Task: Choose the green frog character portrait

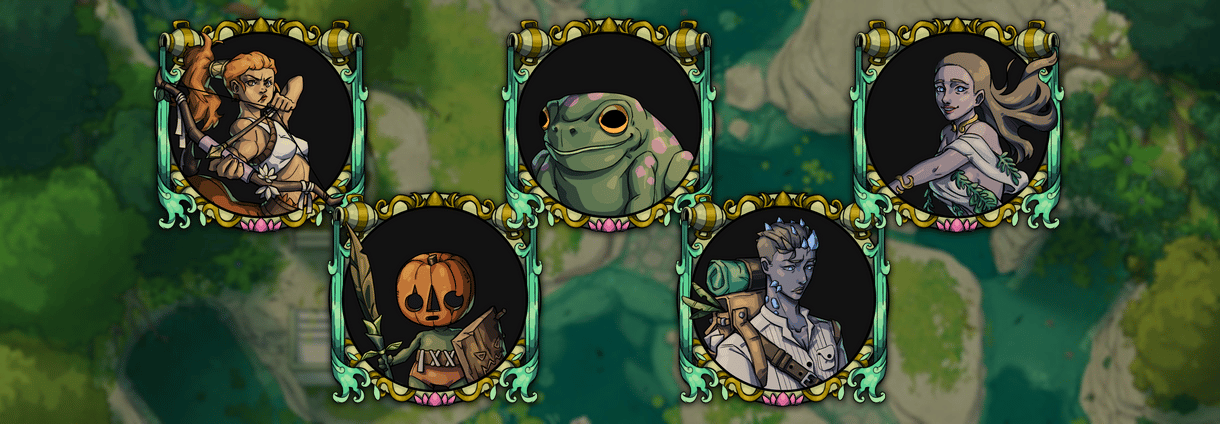Action: pyautogui.click(x=608, y=125)
